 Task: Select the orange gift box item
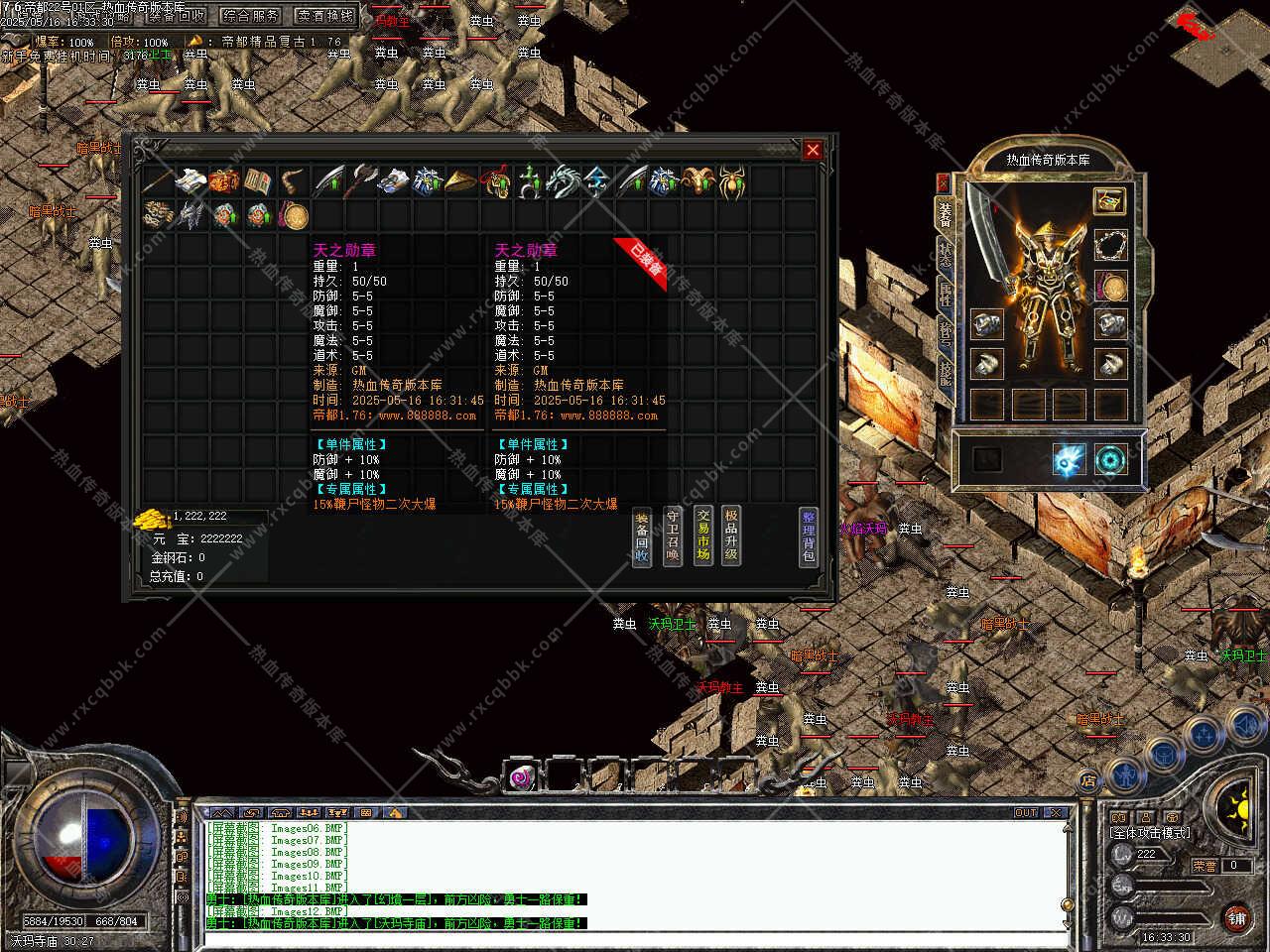pos(225,181)
